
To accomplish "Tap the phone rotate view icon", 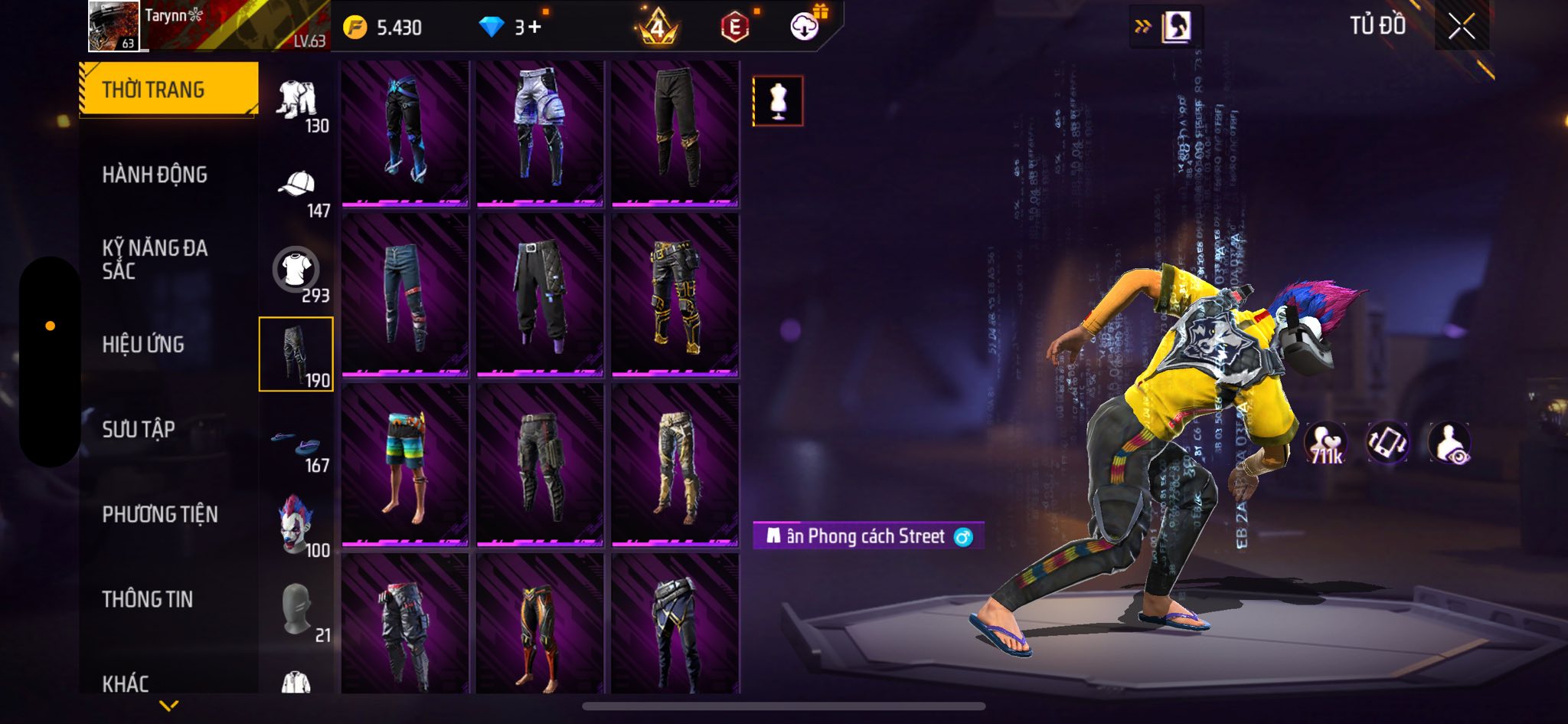I will pyautogui.click(x=1387, y=444).
